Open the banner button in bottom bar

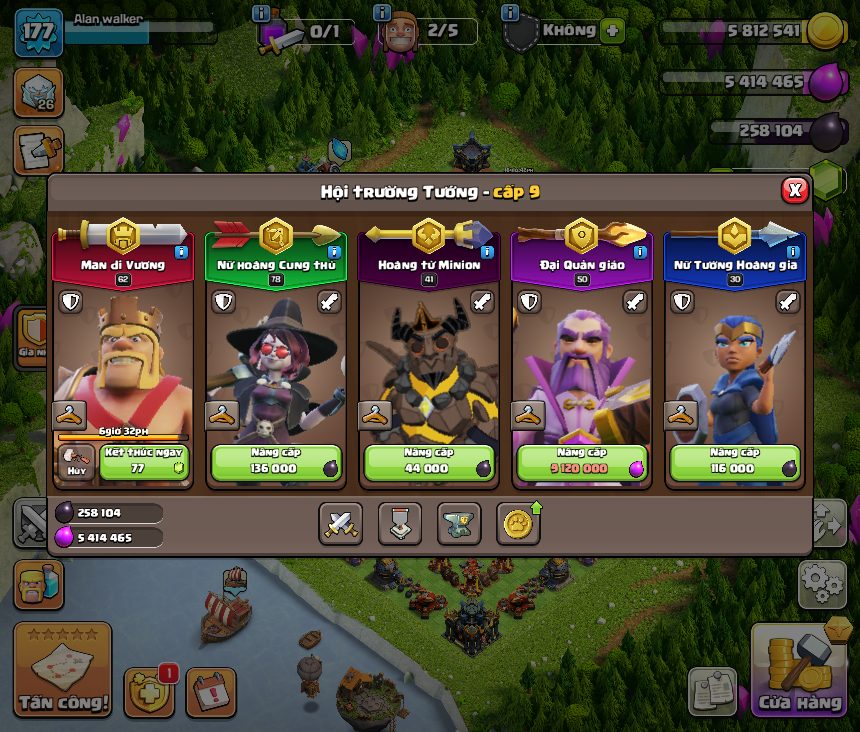point(400,523)
